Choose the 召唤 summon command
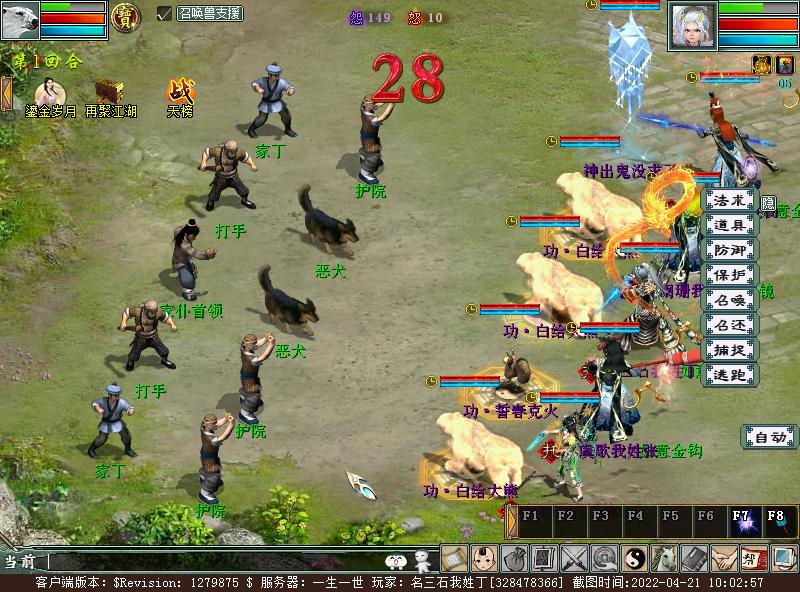 pos(731,300)
